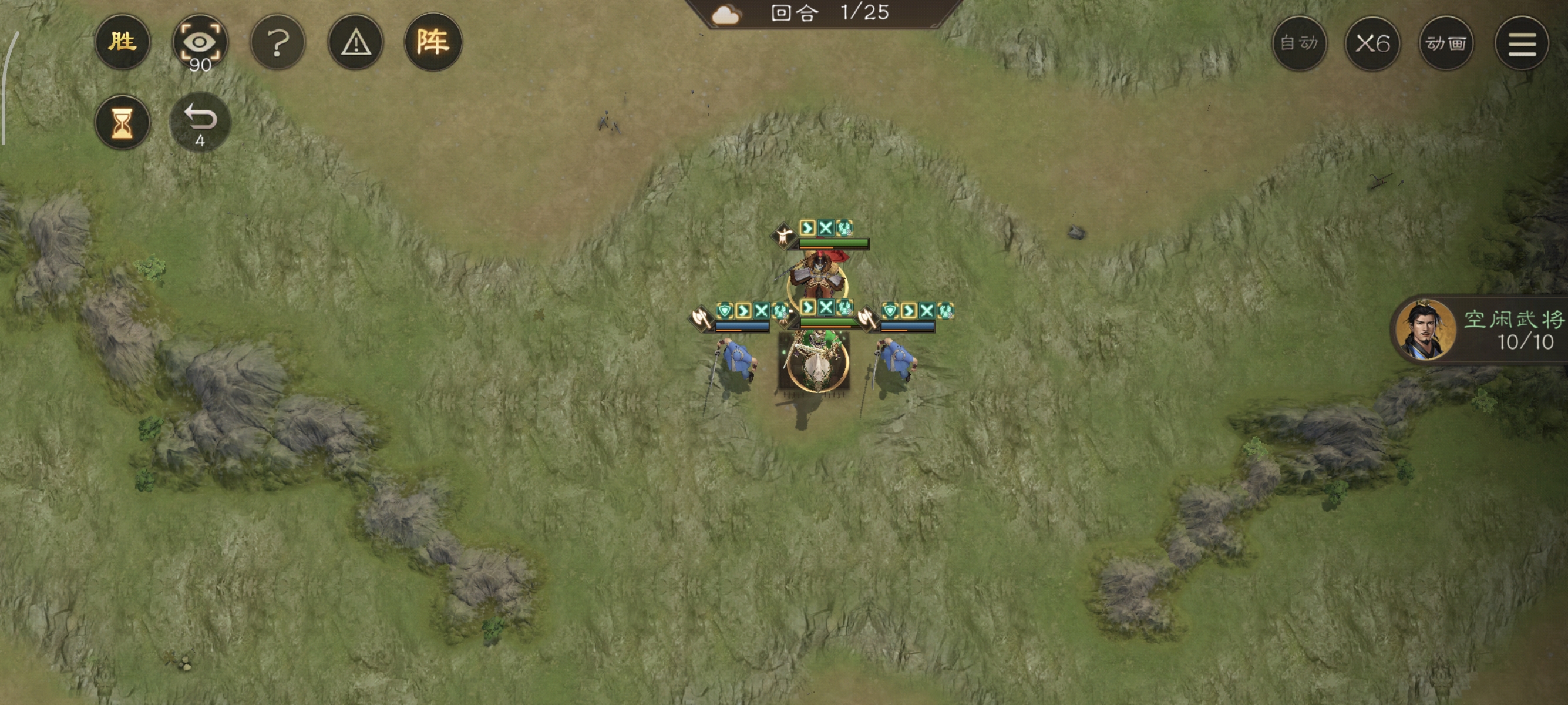Toggle the 动画 animation button
The height and width of the screenshot is (705, 1568).
pyautogui.click(x=1446, y=43)
